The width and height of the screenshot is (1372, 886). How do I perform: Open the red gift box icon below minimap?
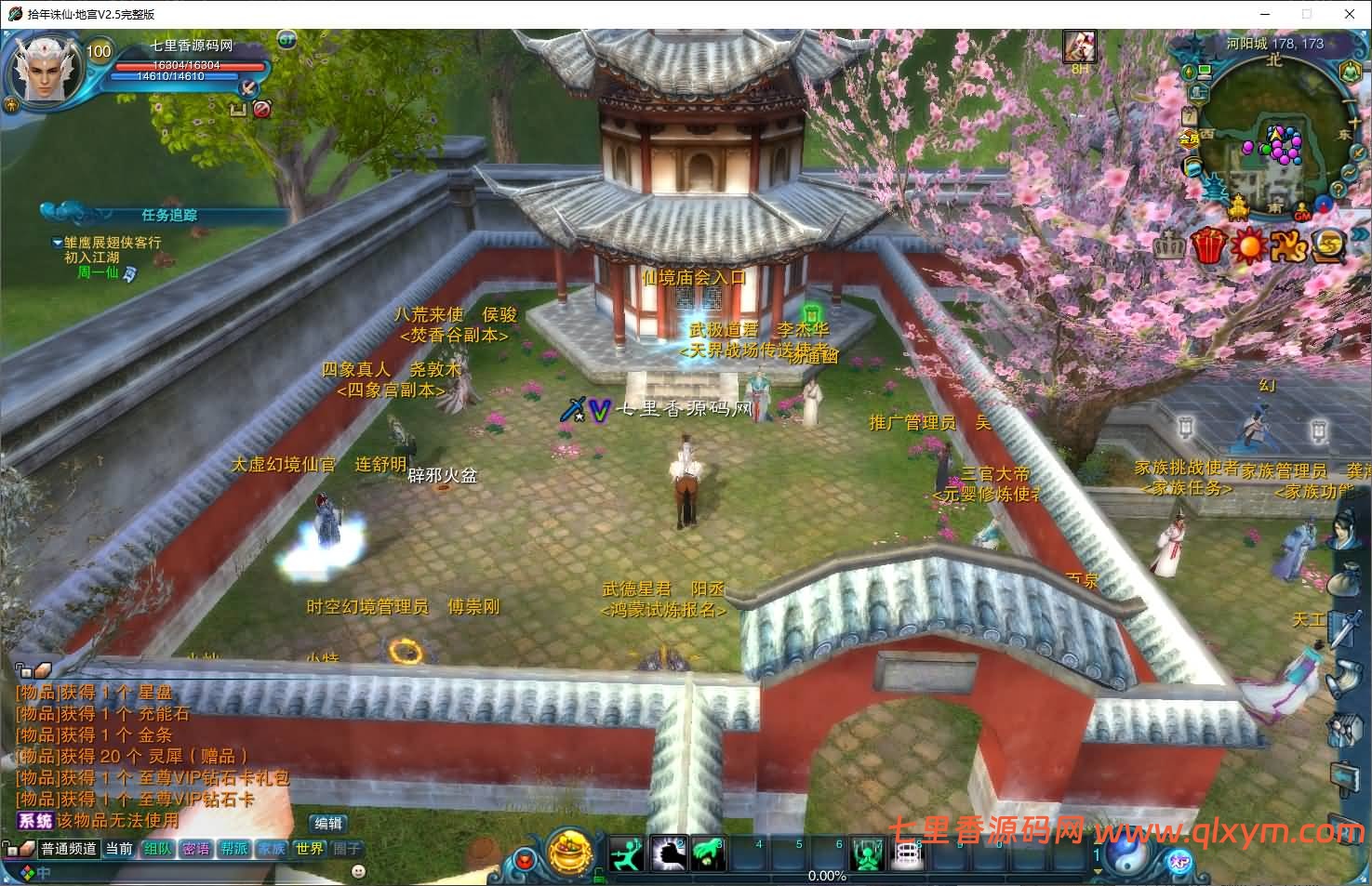(x=1208, y=245)
